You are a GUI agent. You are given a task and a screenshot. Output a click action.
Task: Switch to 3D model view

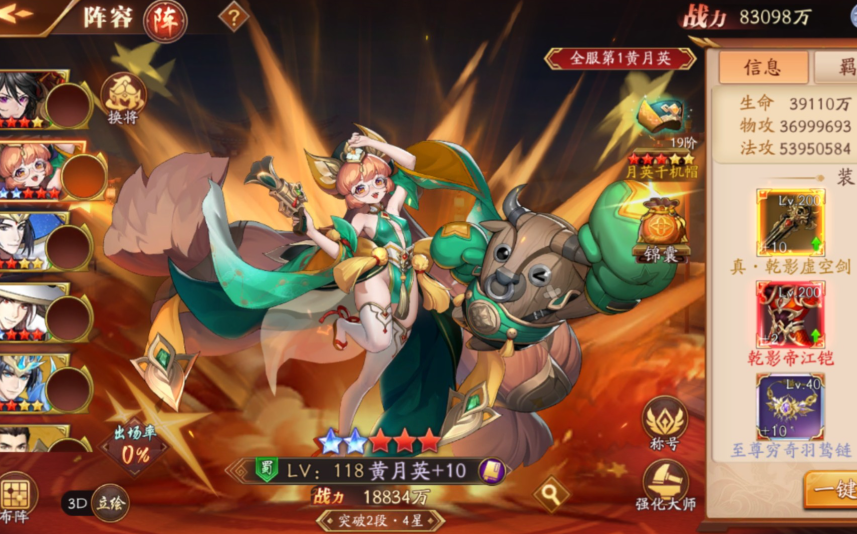tap(77, 504)
